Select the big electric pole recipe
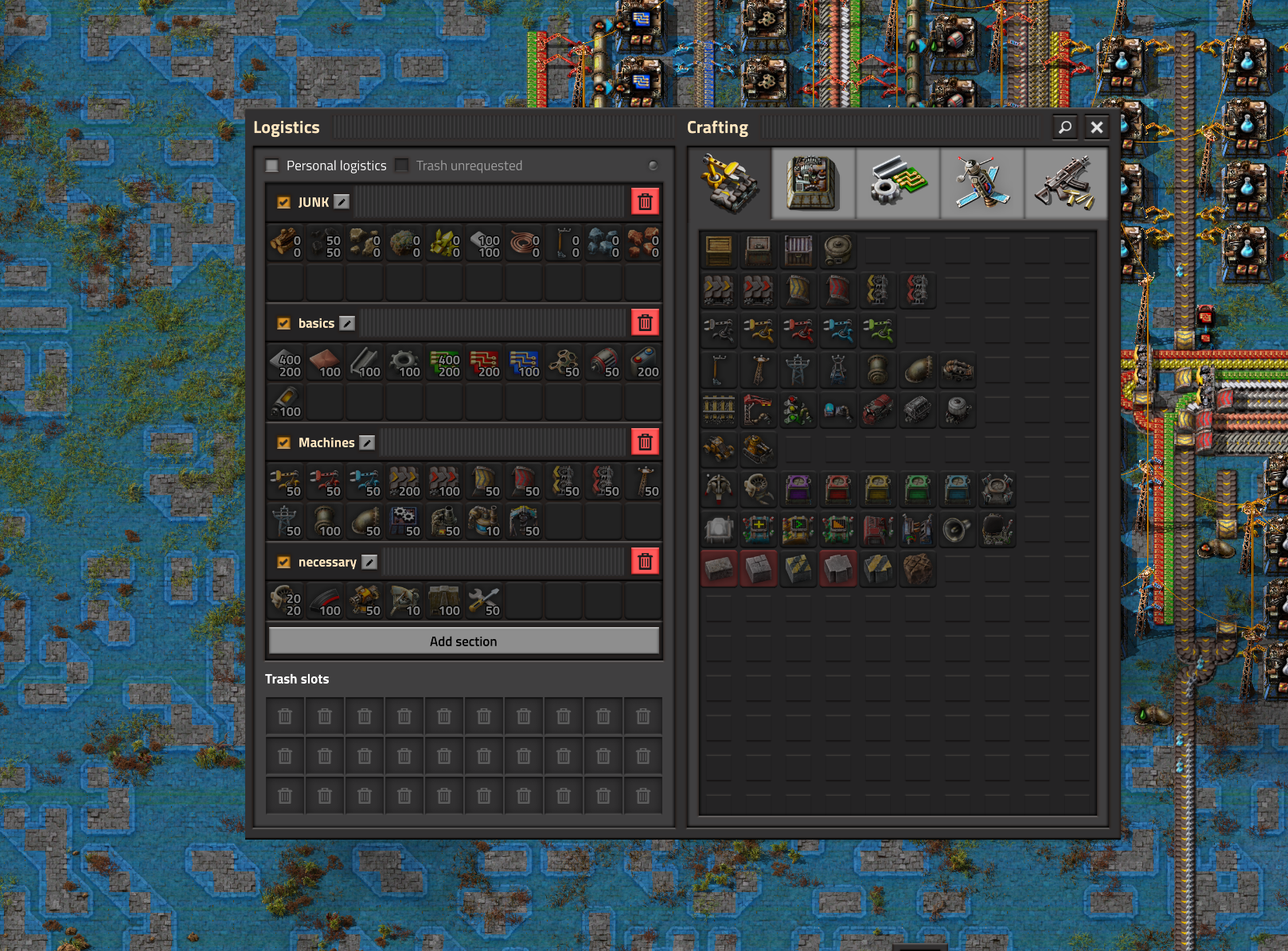1288x951 pixels. (x=798, y=370)
